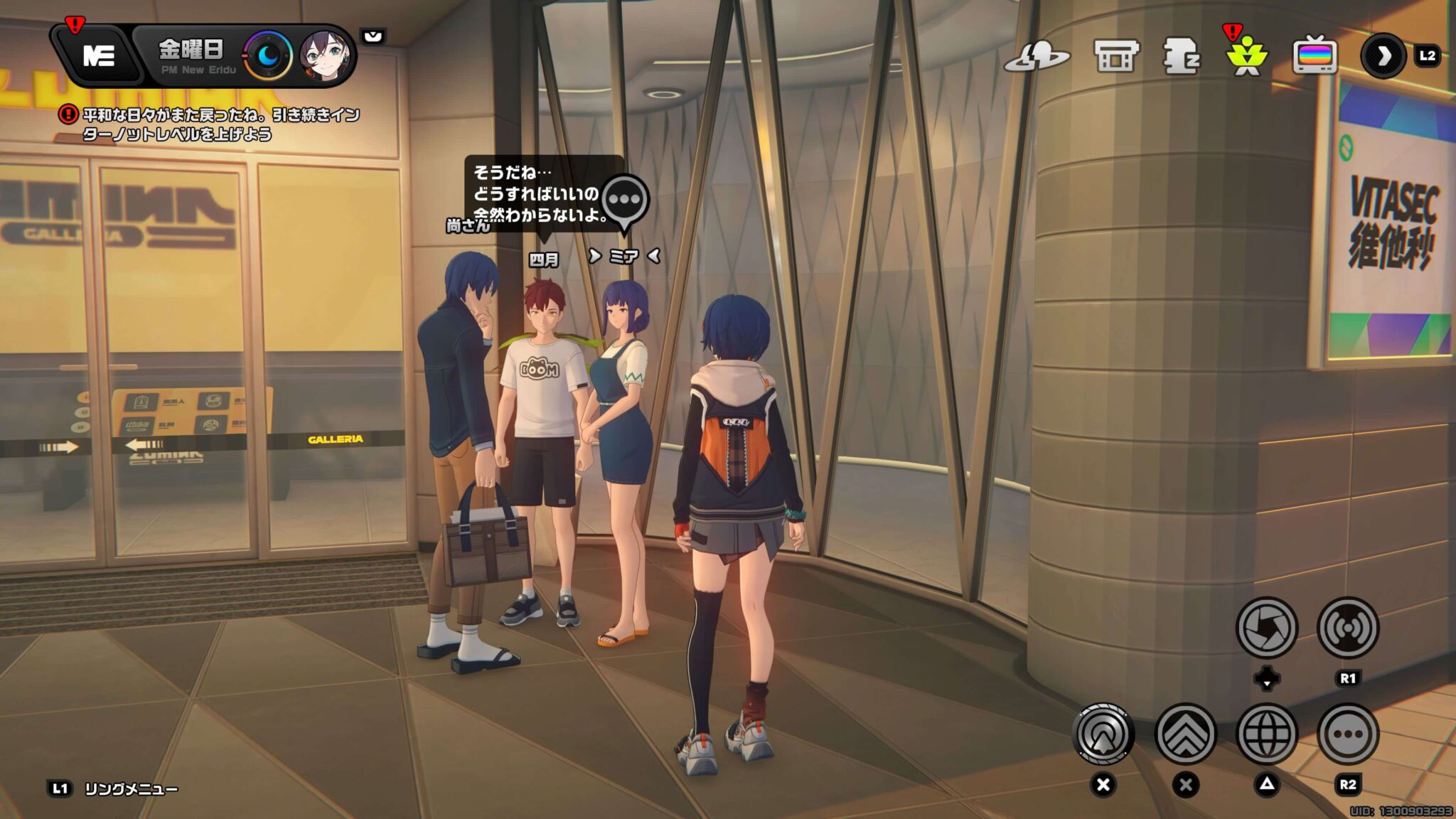The image size is (1456, 819).
Task: Click the crescent moon time-of-day icon
Action: pyautogui.click(x=268, y=55)
